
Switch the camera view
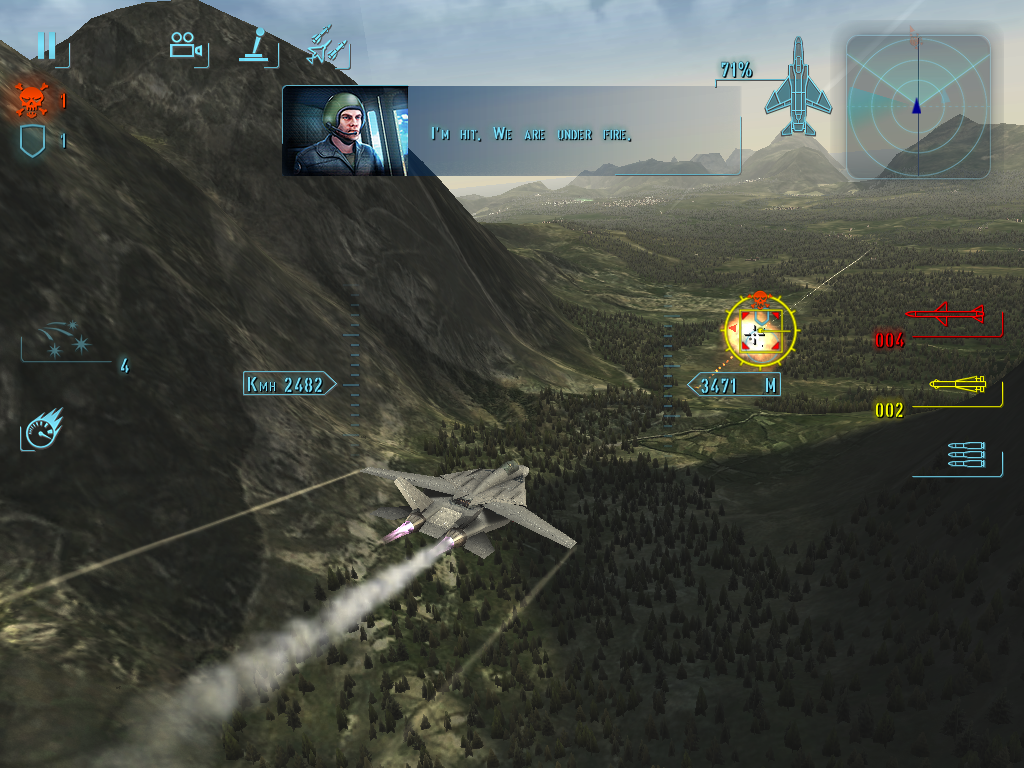[185, 46]
